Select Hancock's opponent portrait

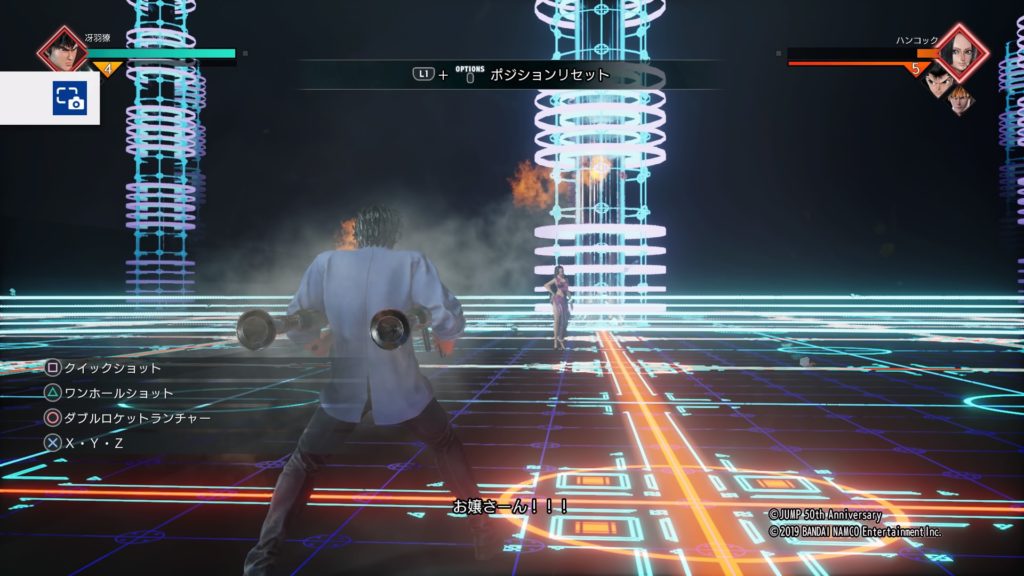coord(961,50)
